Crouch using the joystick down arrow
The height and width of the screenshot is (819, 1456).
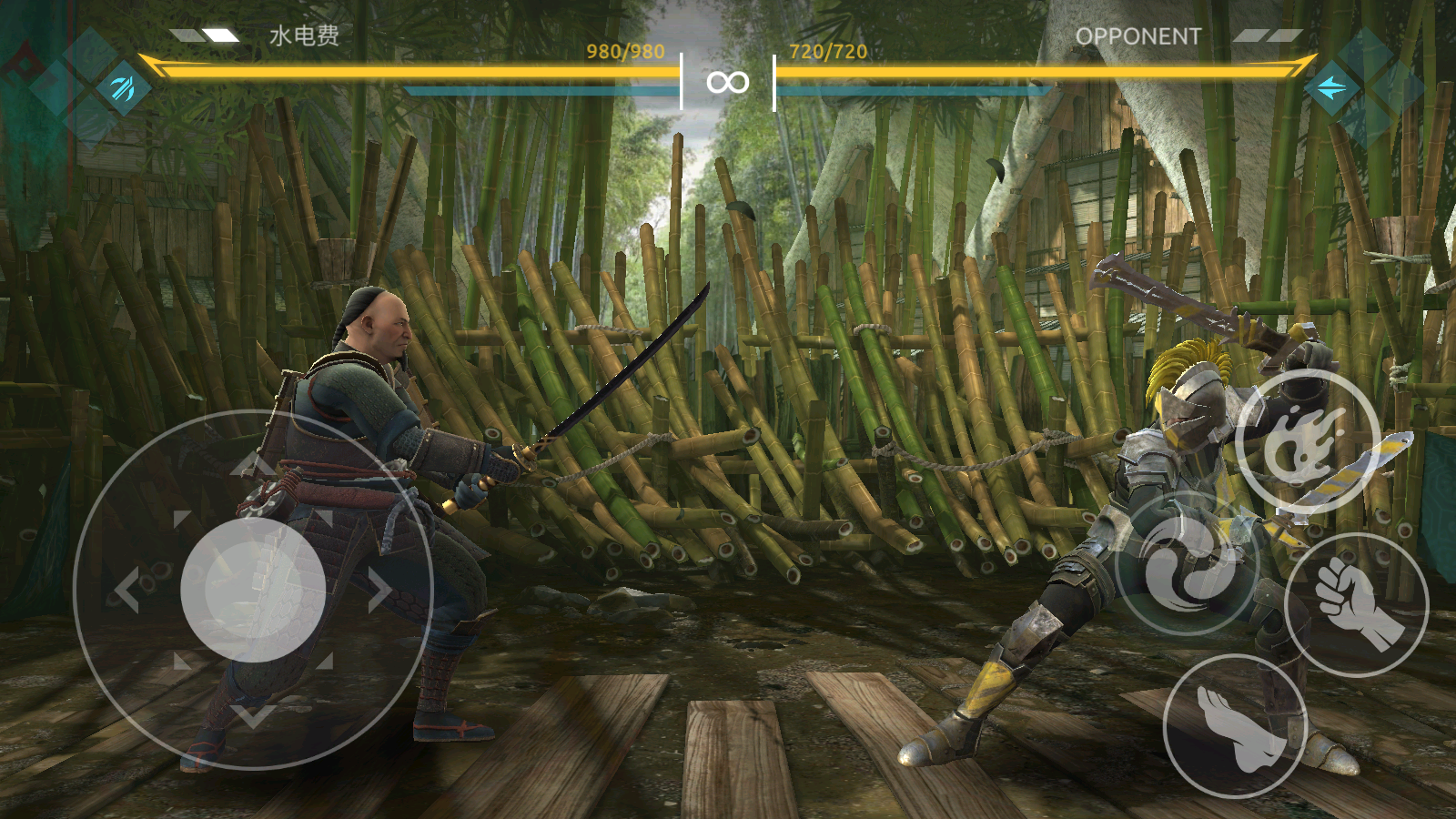[253, 715]
